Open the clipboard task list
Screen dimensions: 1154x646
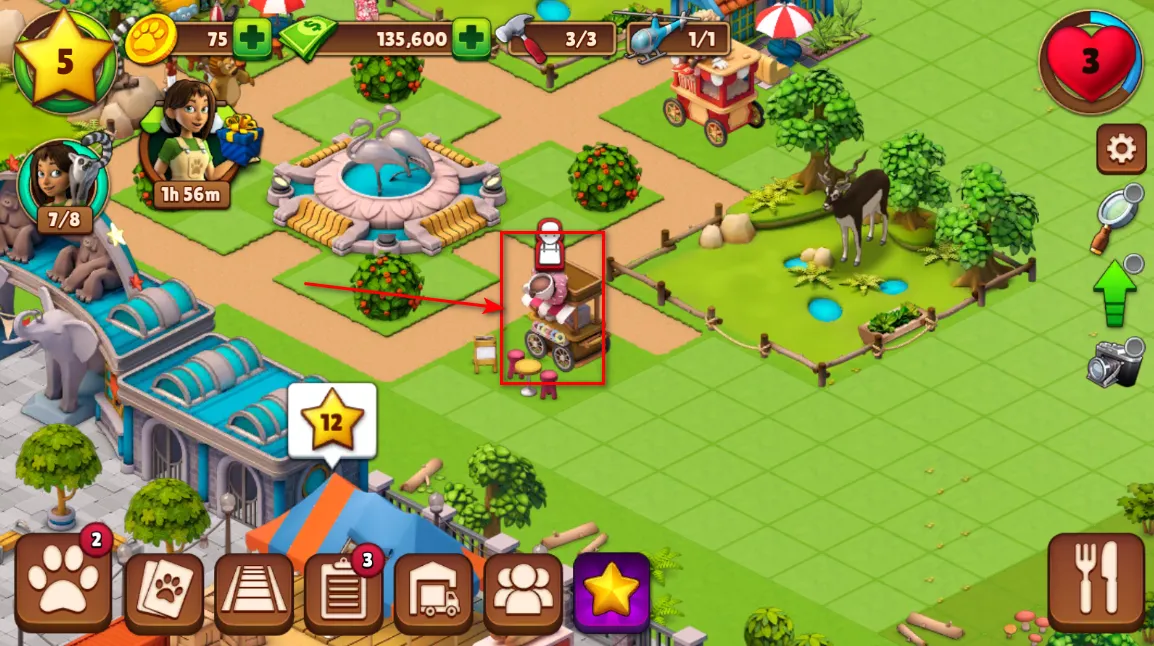click(x=343, y=592)
